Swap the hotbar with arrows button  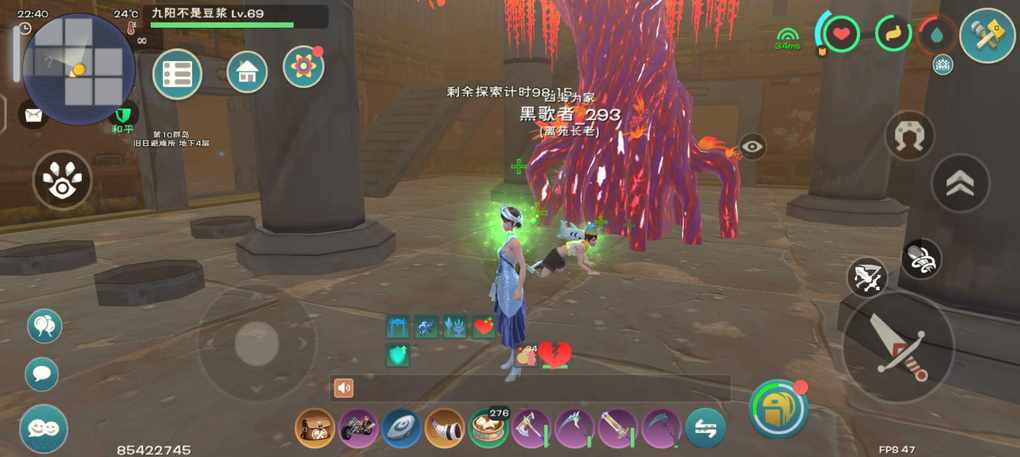tap(705, 428)
